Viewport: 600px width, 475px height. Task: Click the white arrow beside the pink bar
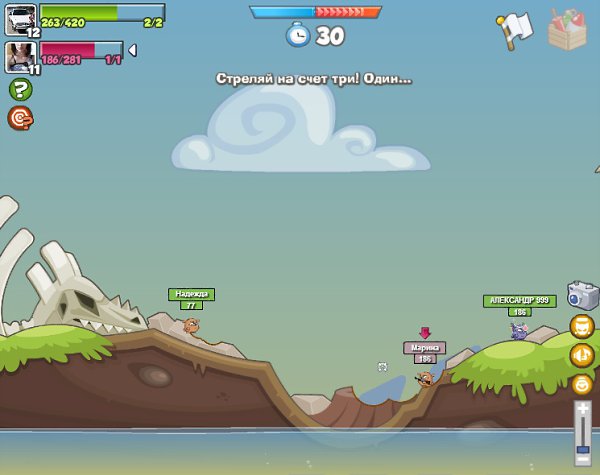click(x=132, y=50)
